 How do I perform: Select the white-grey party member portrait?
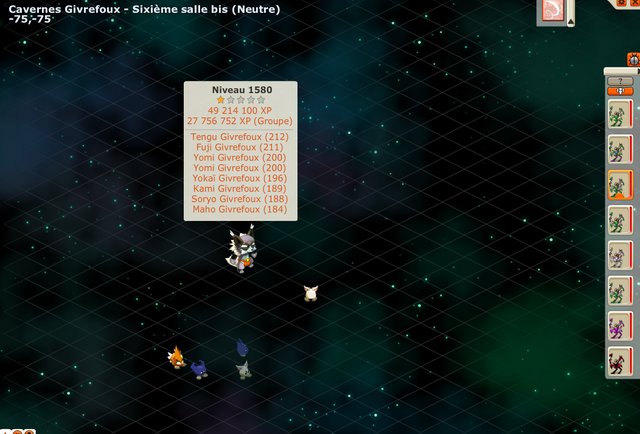pyautogui.click(x=619, y=255)
